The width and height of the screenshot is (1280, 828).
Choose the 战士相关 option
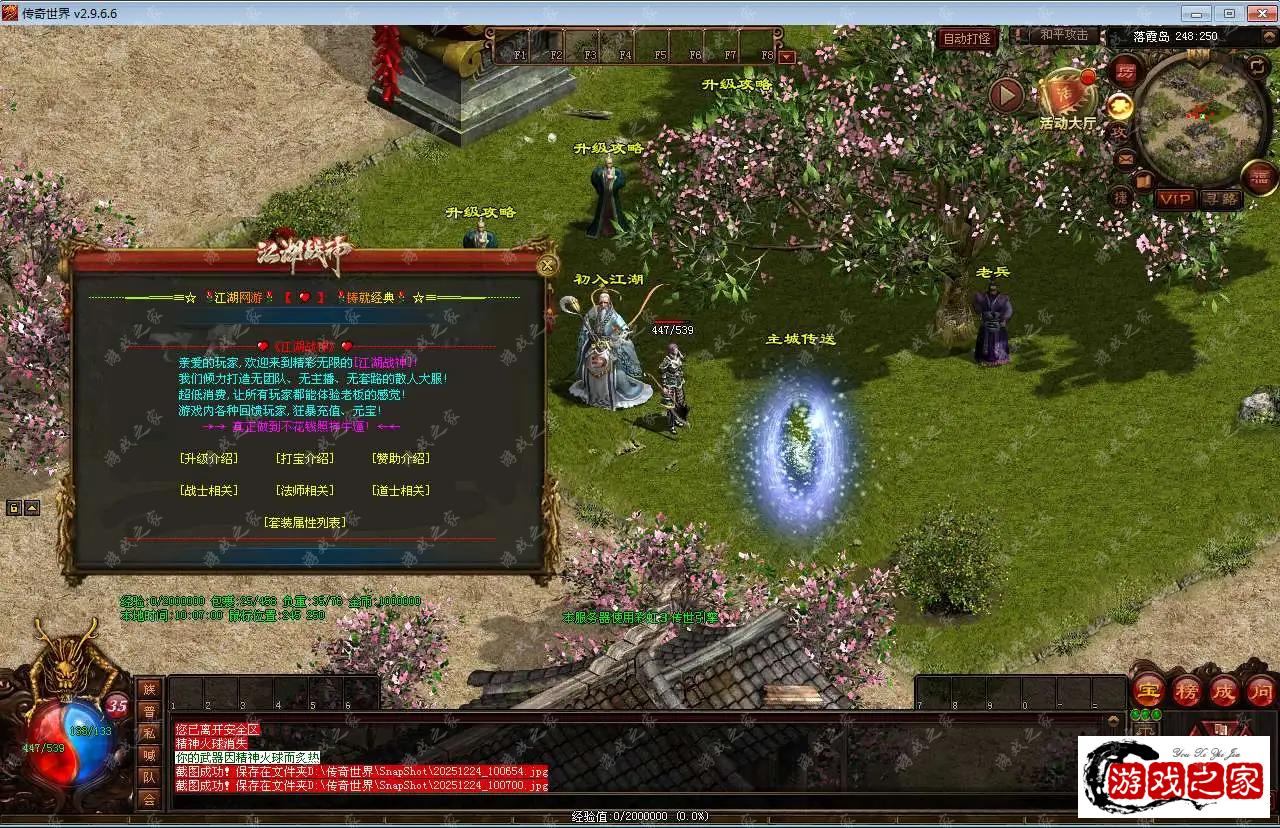(208, 491)
